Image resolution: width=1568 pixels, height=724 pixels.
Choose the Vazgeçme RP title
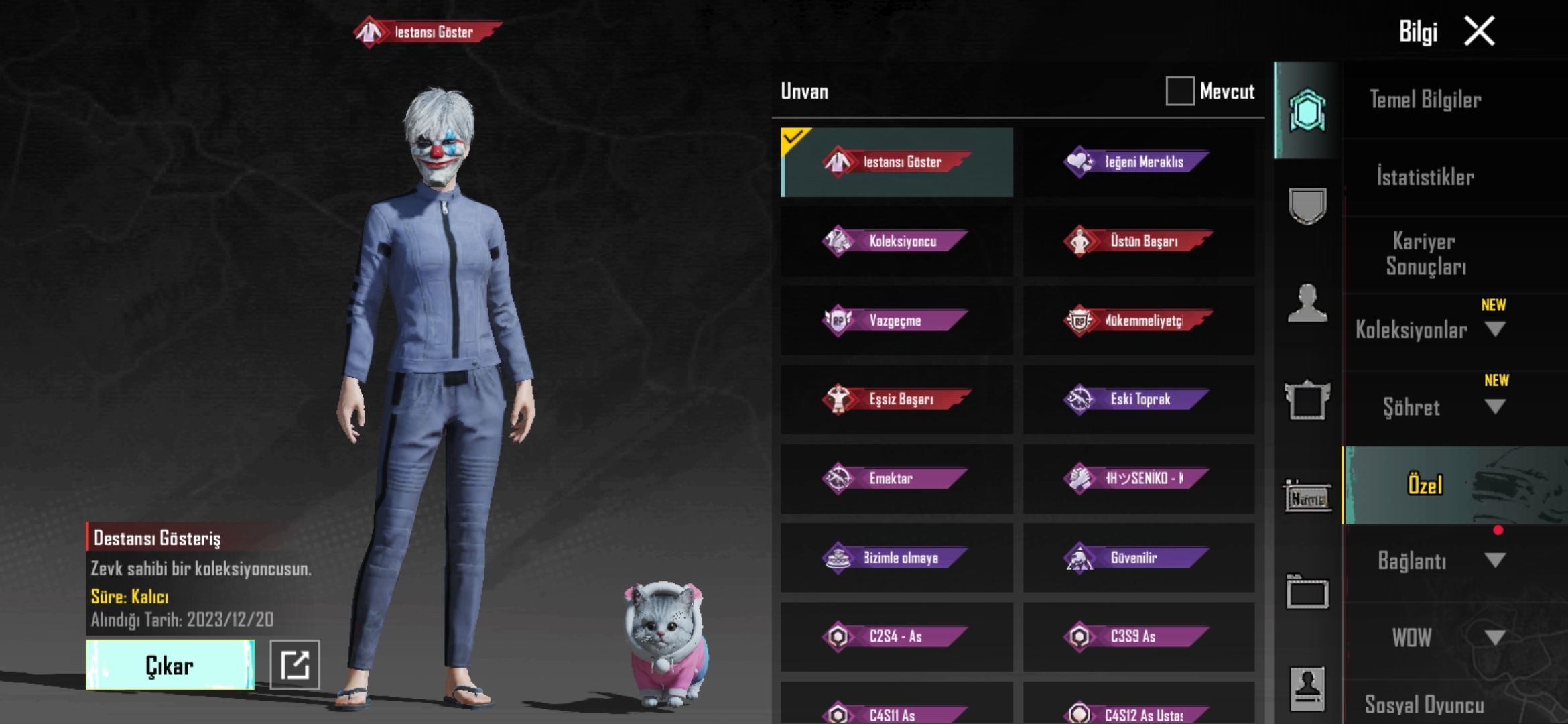coord(897,320)
